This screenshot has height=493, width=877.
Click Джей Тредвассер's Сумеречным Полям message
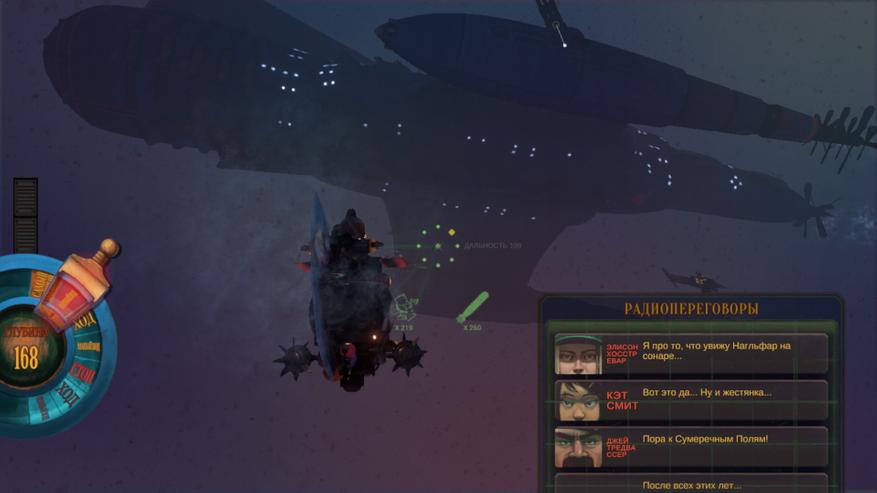coord(691,446)
